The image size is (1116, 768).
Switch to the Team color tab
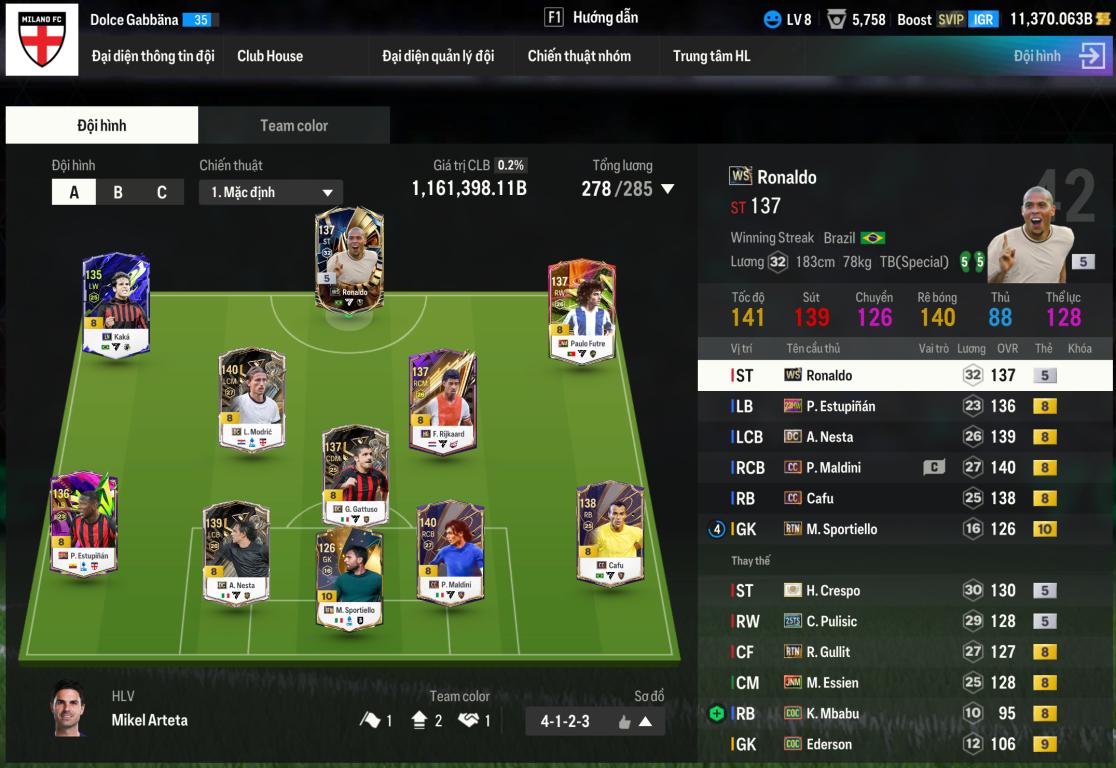click(294, 125)
